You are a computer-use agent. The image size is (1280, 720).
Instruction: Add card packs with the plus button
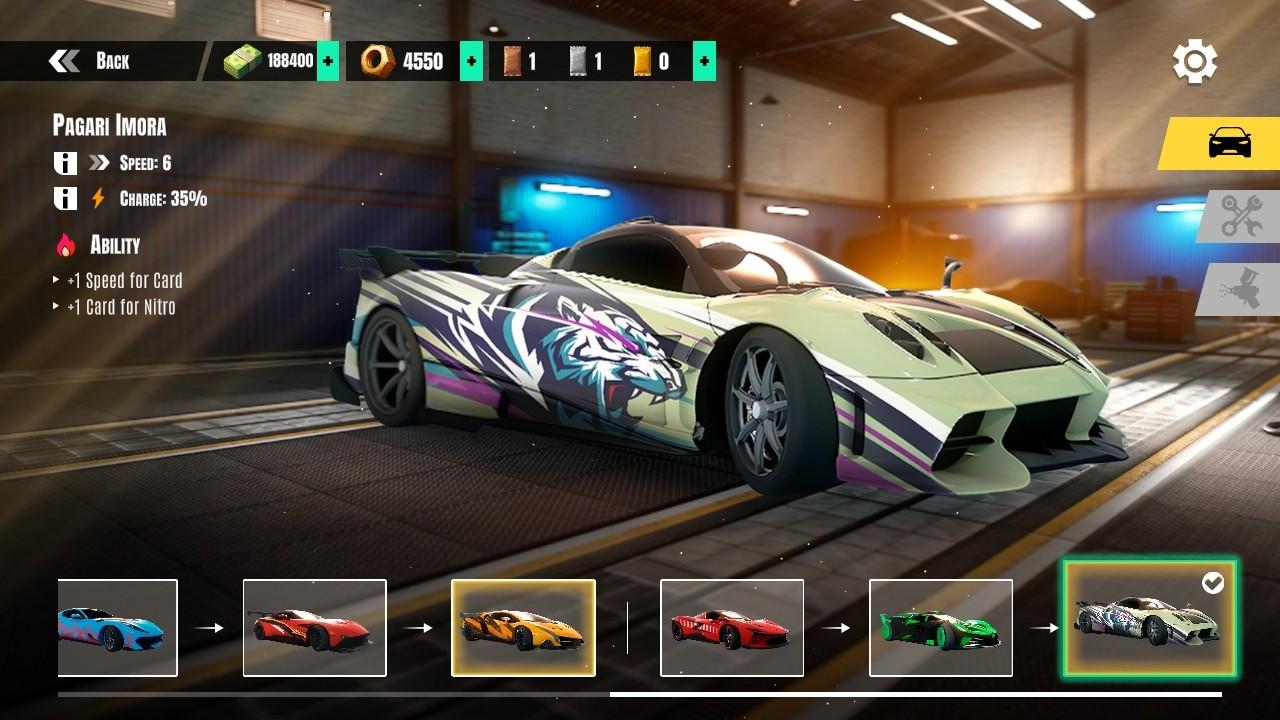[704, 61]
